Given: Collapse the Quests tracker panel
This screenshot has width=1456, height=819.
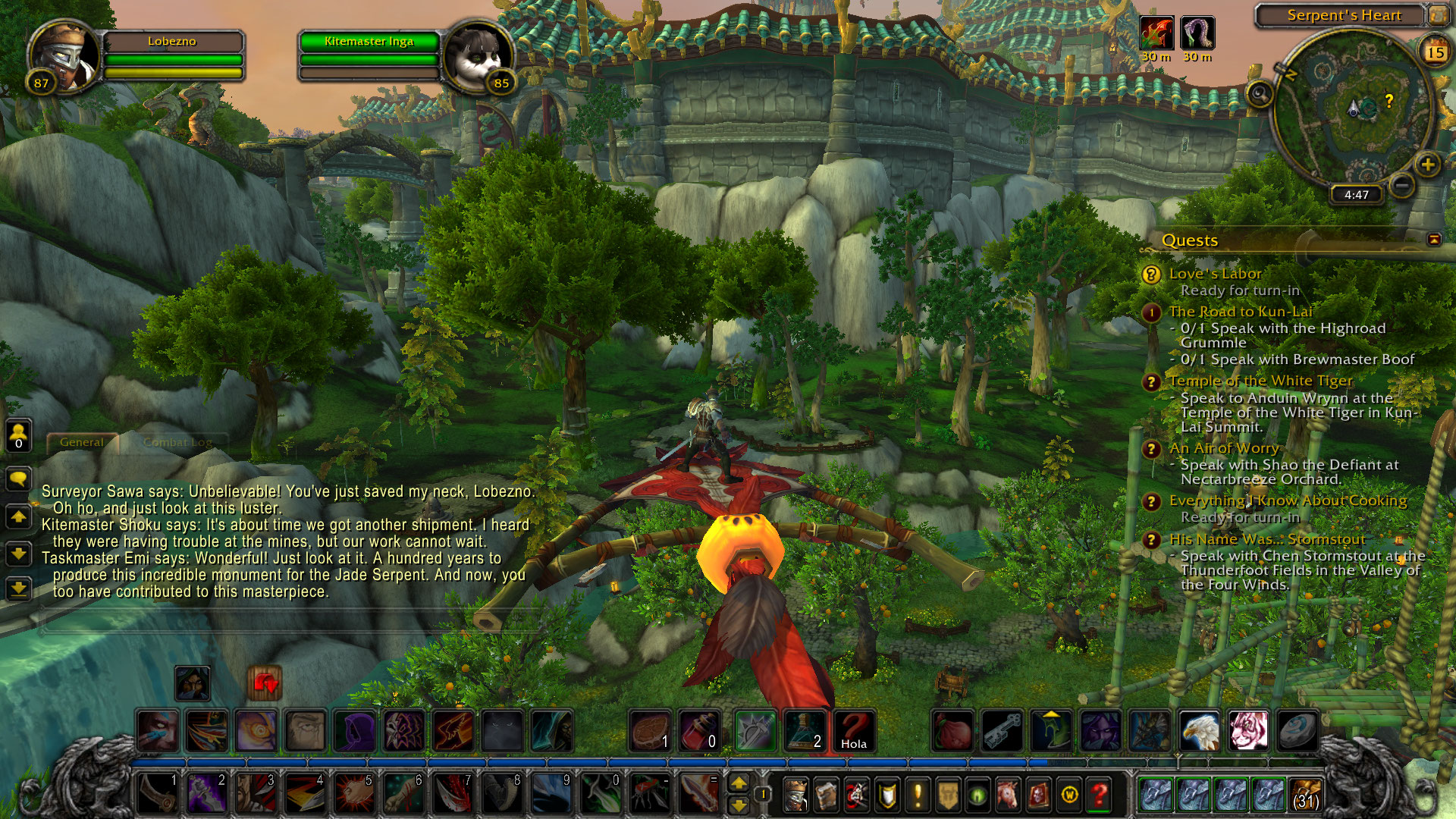Looking at the screenshot, I should 1433,240.
